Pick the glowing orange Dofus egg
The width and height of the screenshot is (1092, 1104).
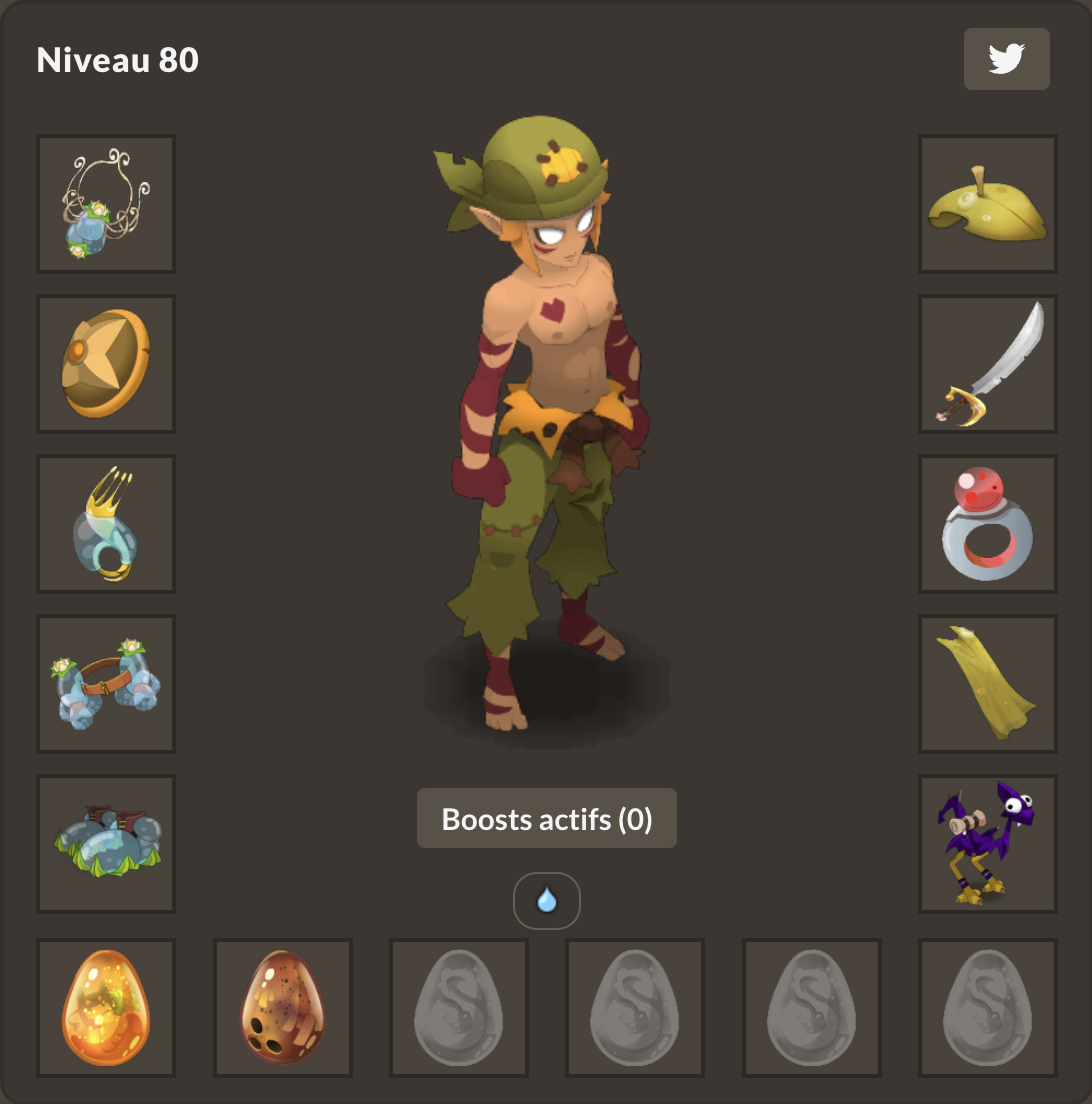(106, 1008)
